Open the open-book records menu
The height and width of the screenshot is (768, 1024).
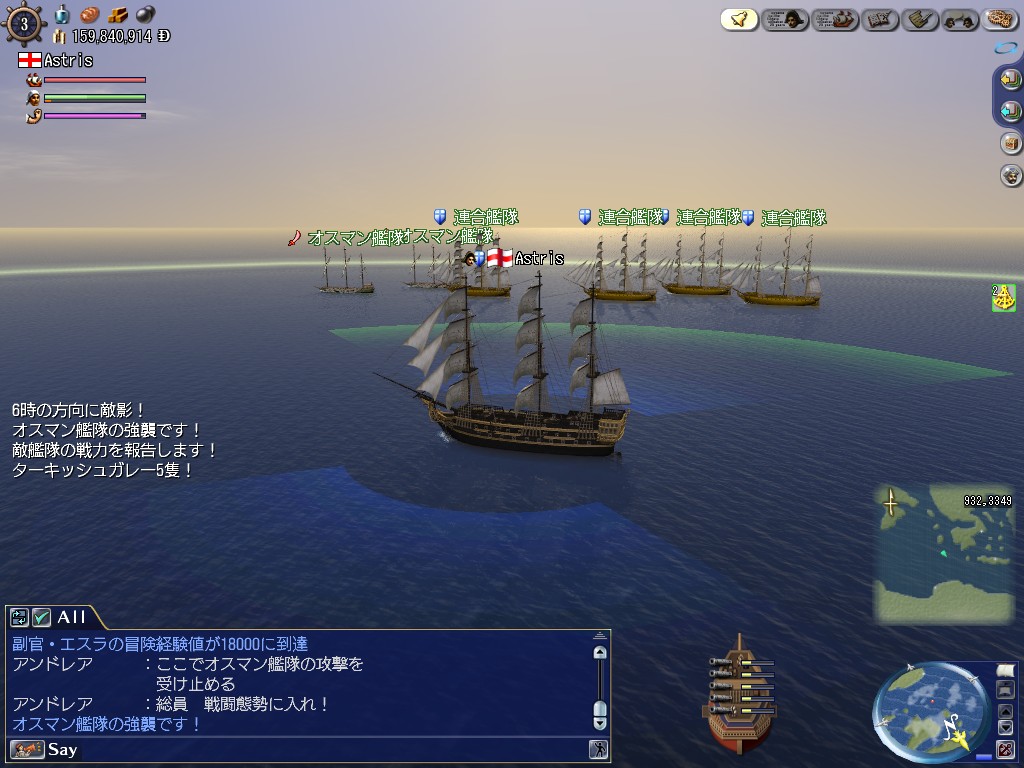coord(881,19)
